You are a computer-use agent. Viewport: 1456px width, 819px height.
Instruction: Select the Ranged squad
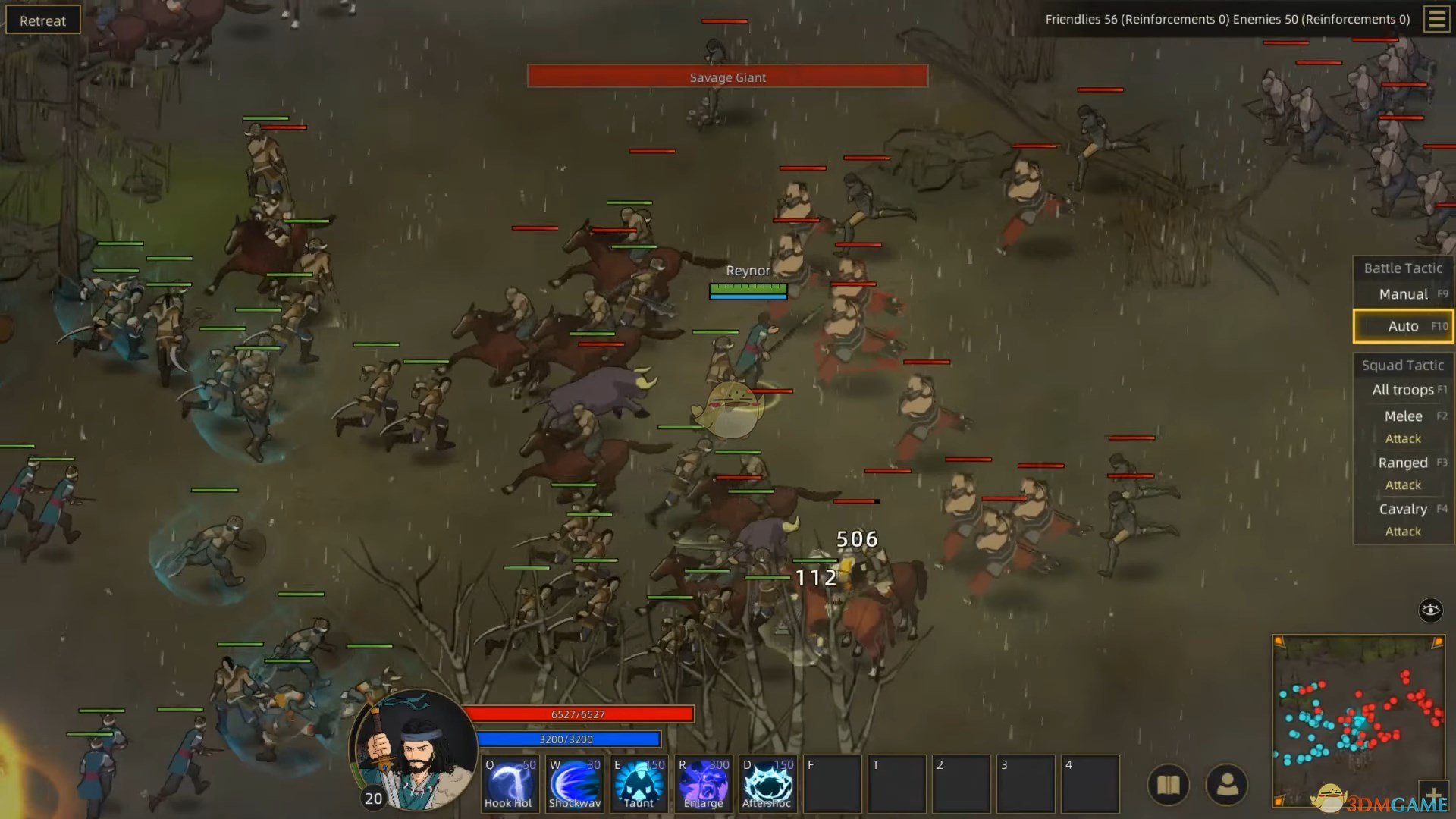(x=1403, y=463)
